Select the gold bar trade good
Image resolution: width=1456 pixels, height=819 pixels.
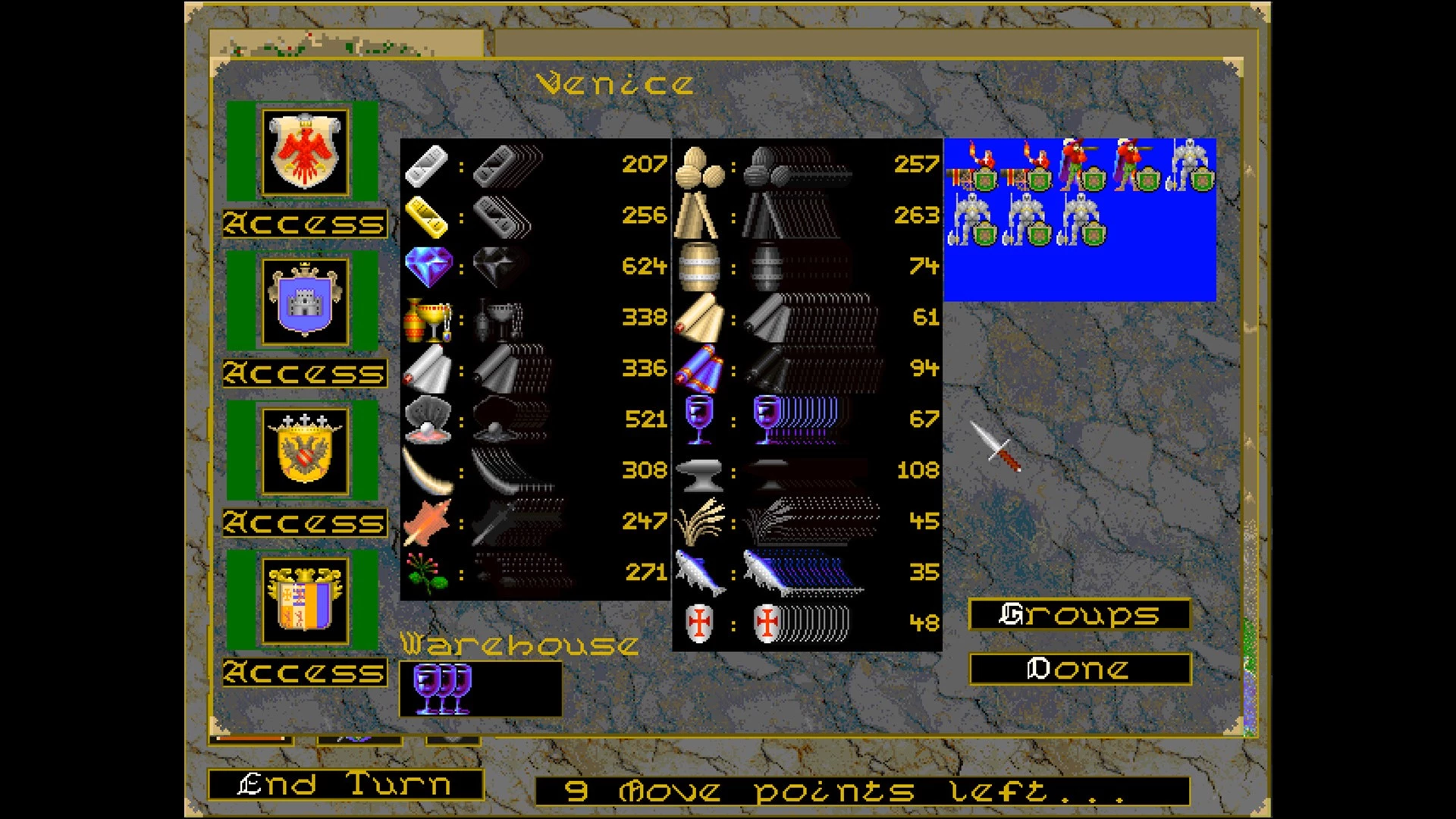coord(427,215)
